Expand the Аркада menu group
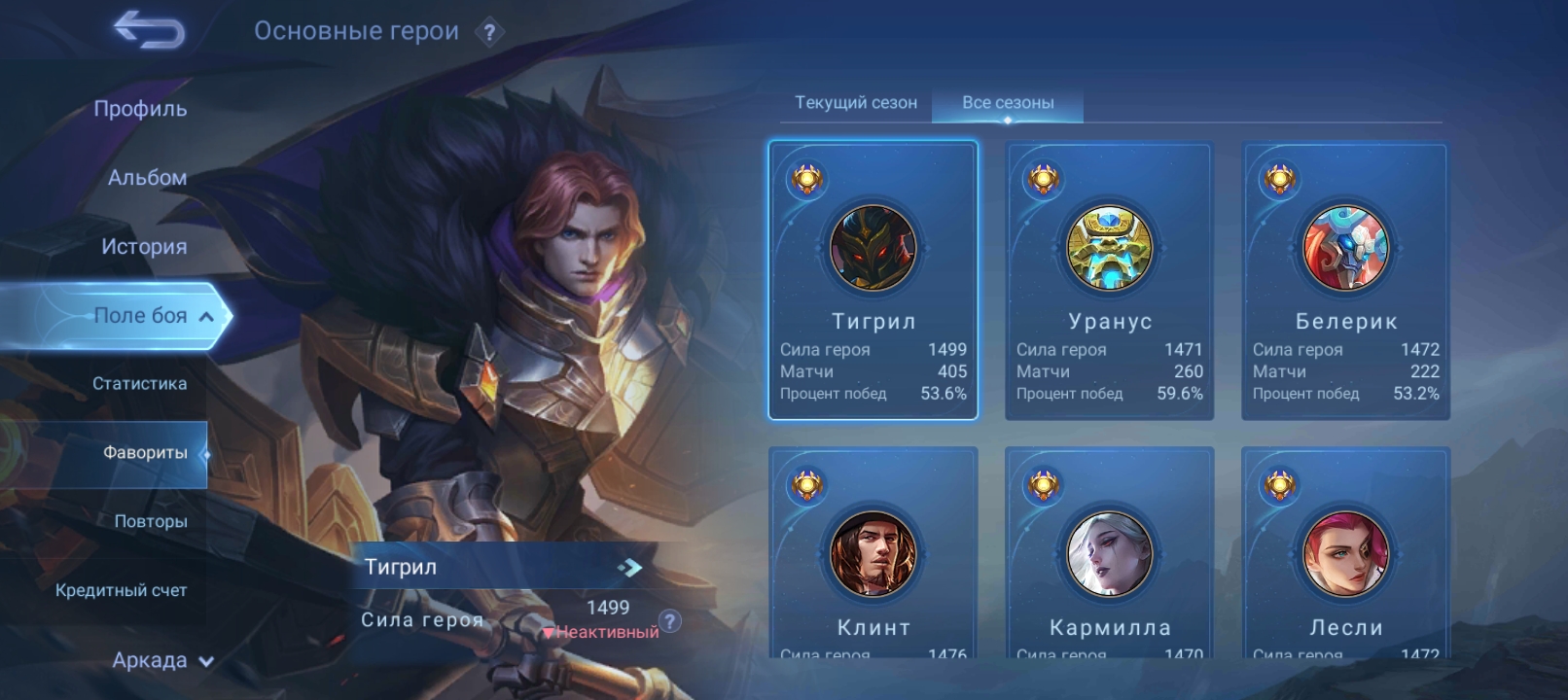This screenshot has height=700, width=1568. tap(161, 661)
